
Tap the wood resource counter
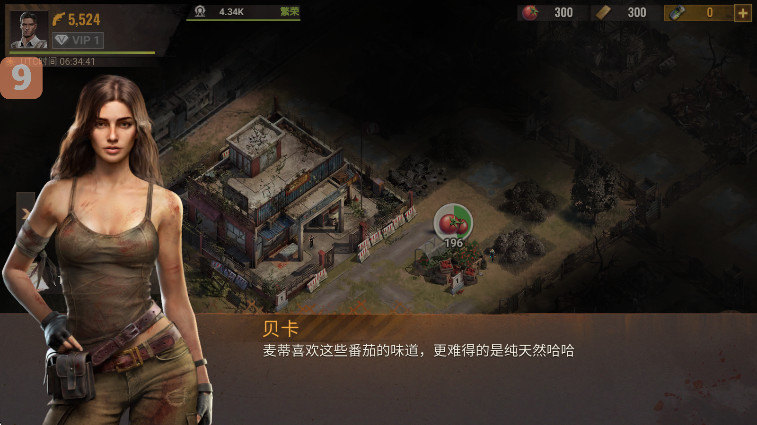(x=624, y=13)
